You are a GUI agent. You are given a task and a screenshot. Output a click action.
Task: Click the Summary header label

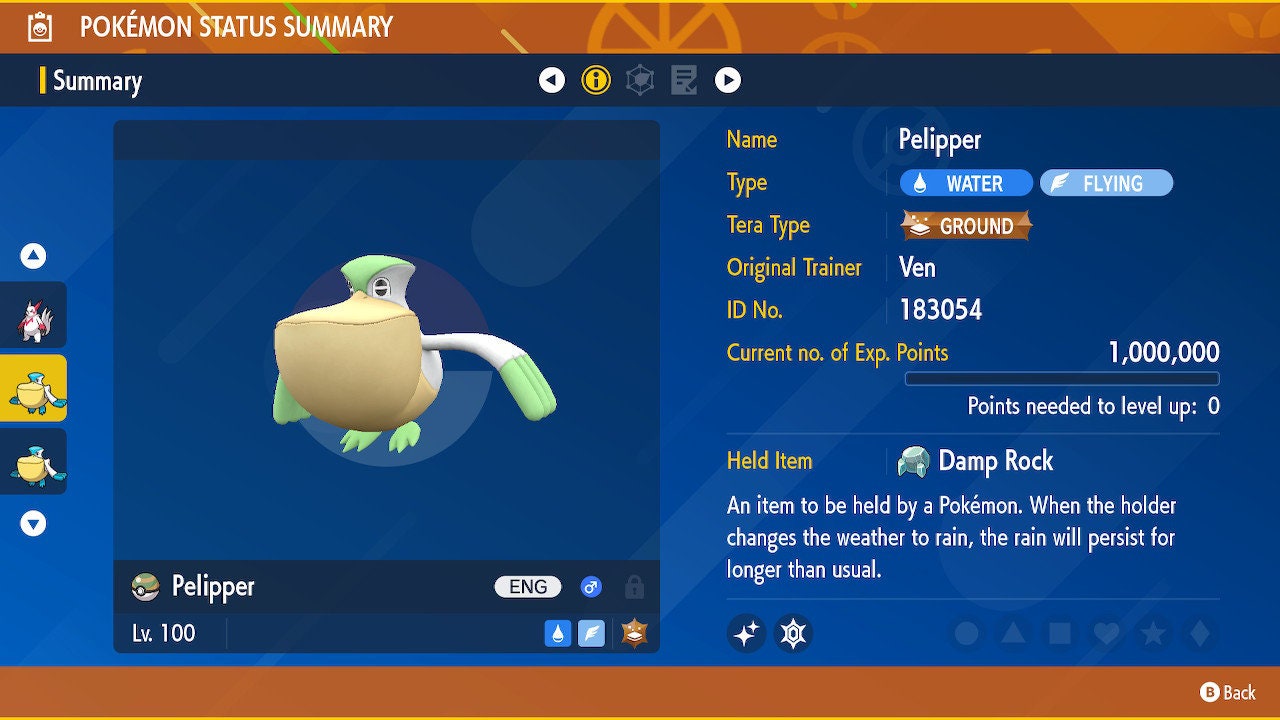(x=97, y=81)
